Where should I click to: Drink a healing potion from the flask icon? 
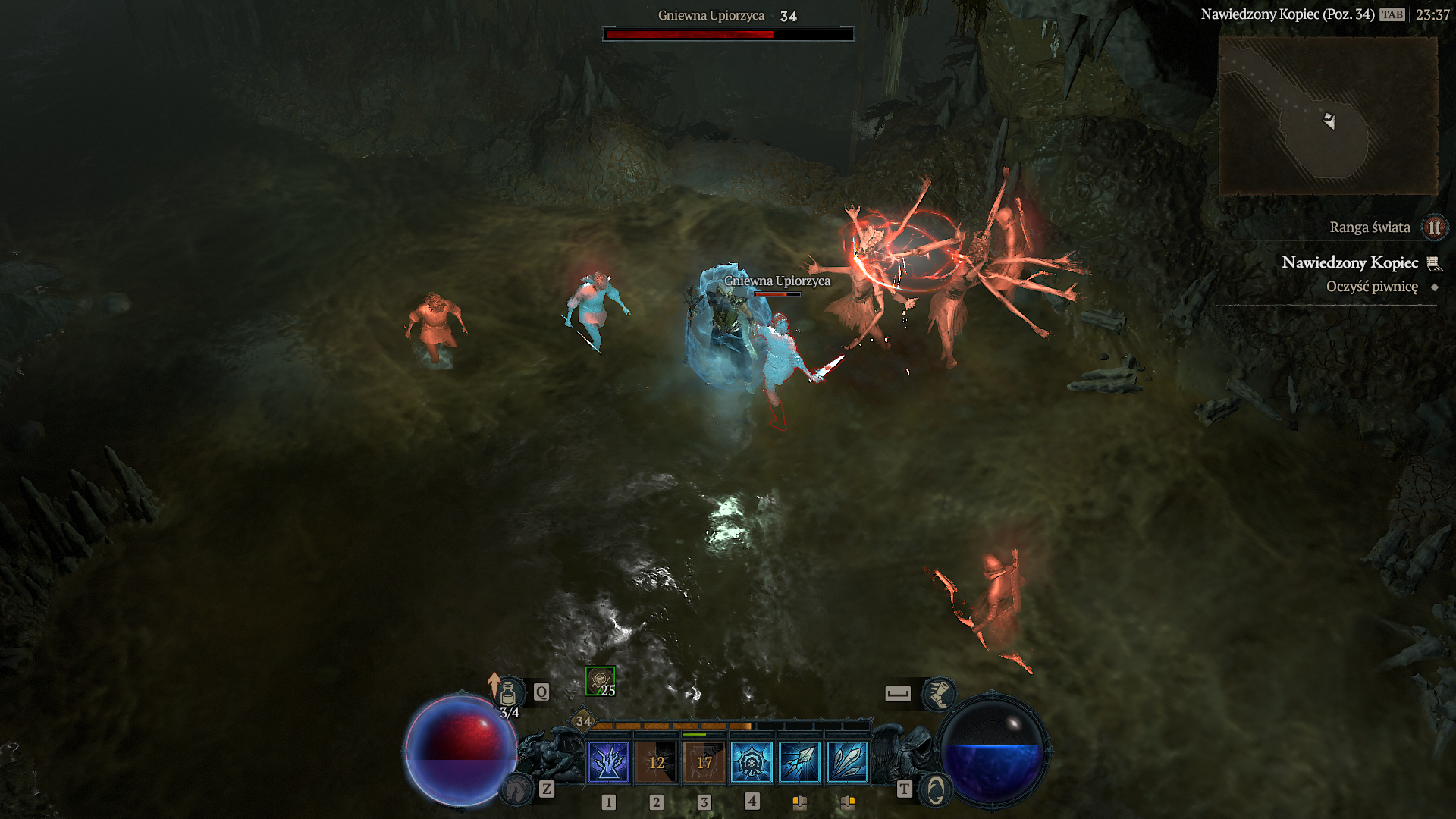point(508,692)
